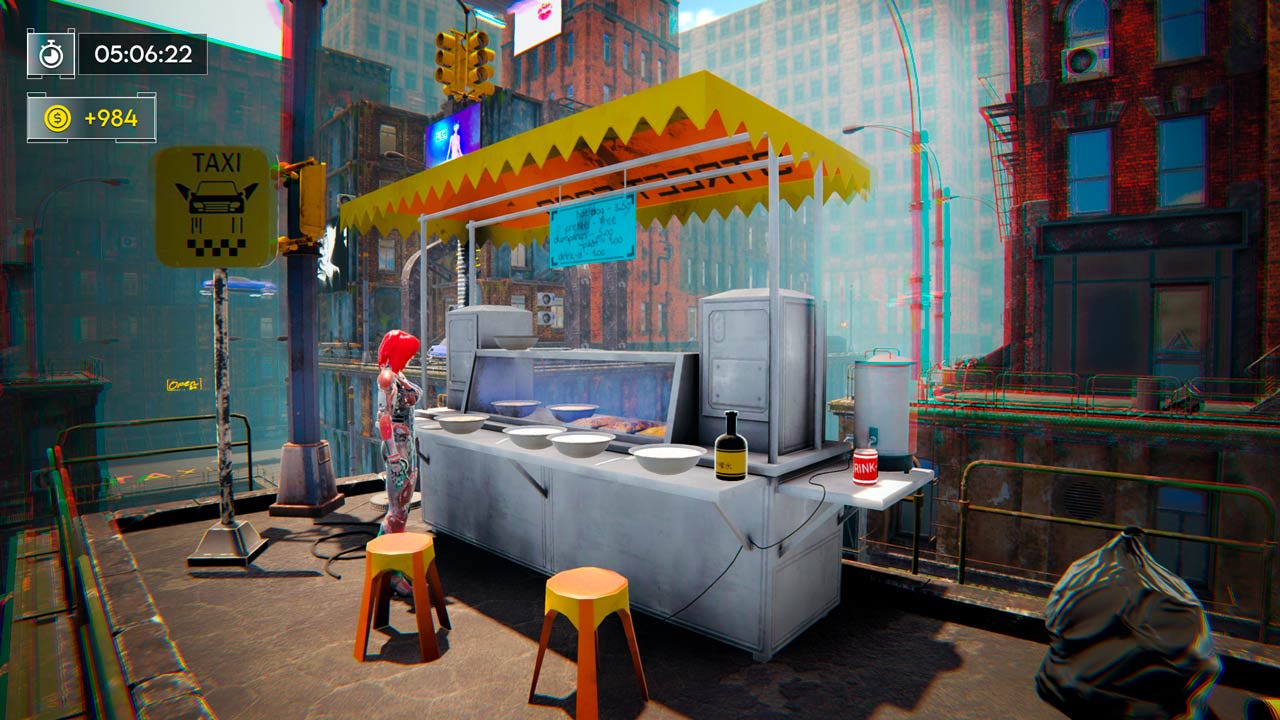The width and height of the screenshot is (1280, 720).
Task: Click the red DRINK can on the side shelf
Action: coord(863,468)
